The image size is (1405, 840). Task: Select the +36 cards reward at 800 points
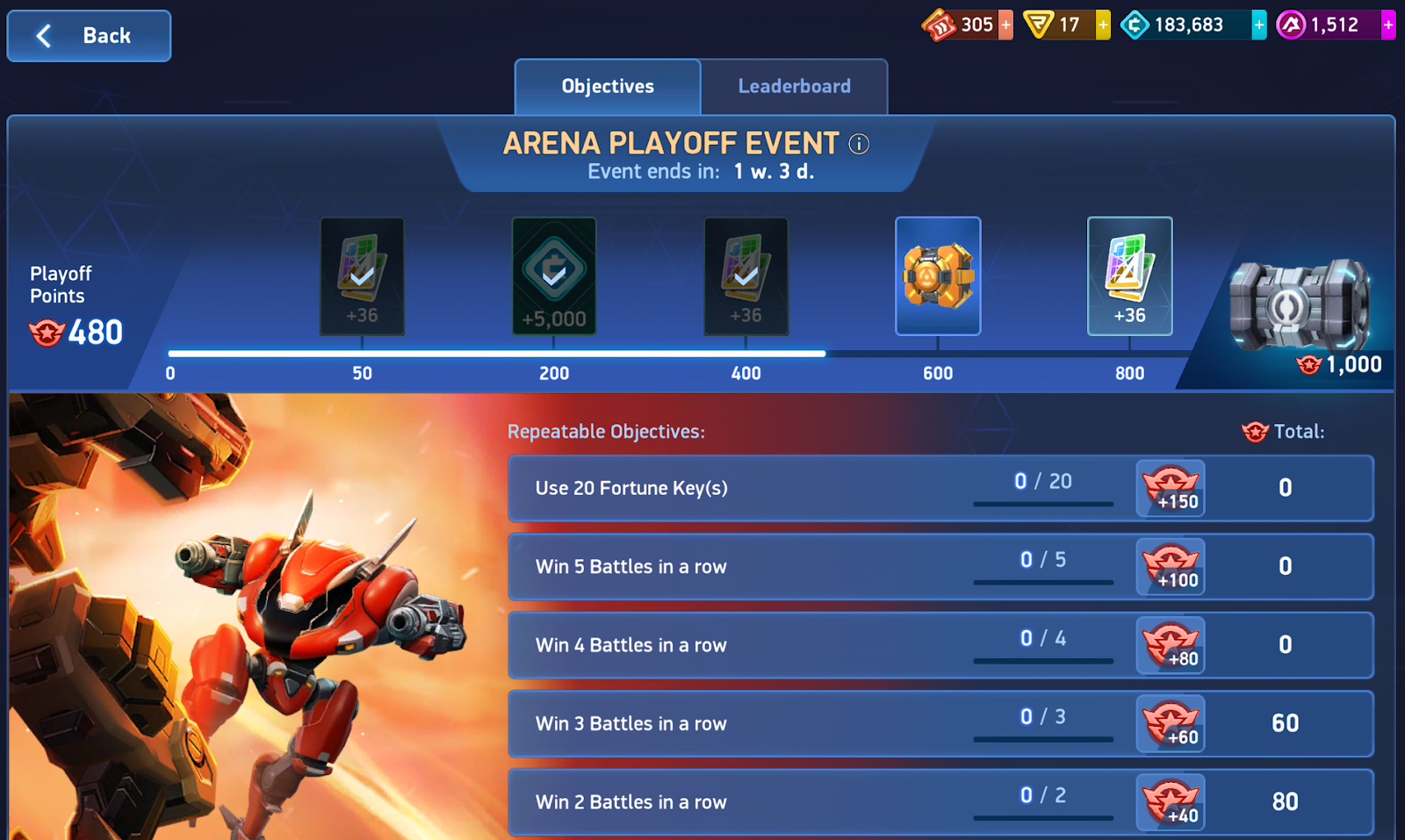click(x=1129, y=276)
